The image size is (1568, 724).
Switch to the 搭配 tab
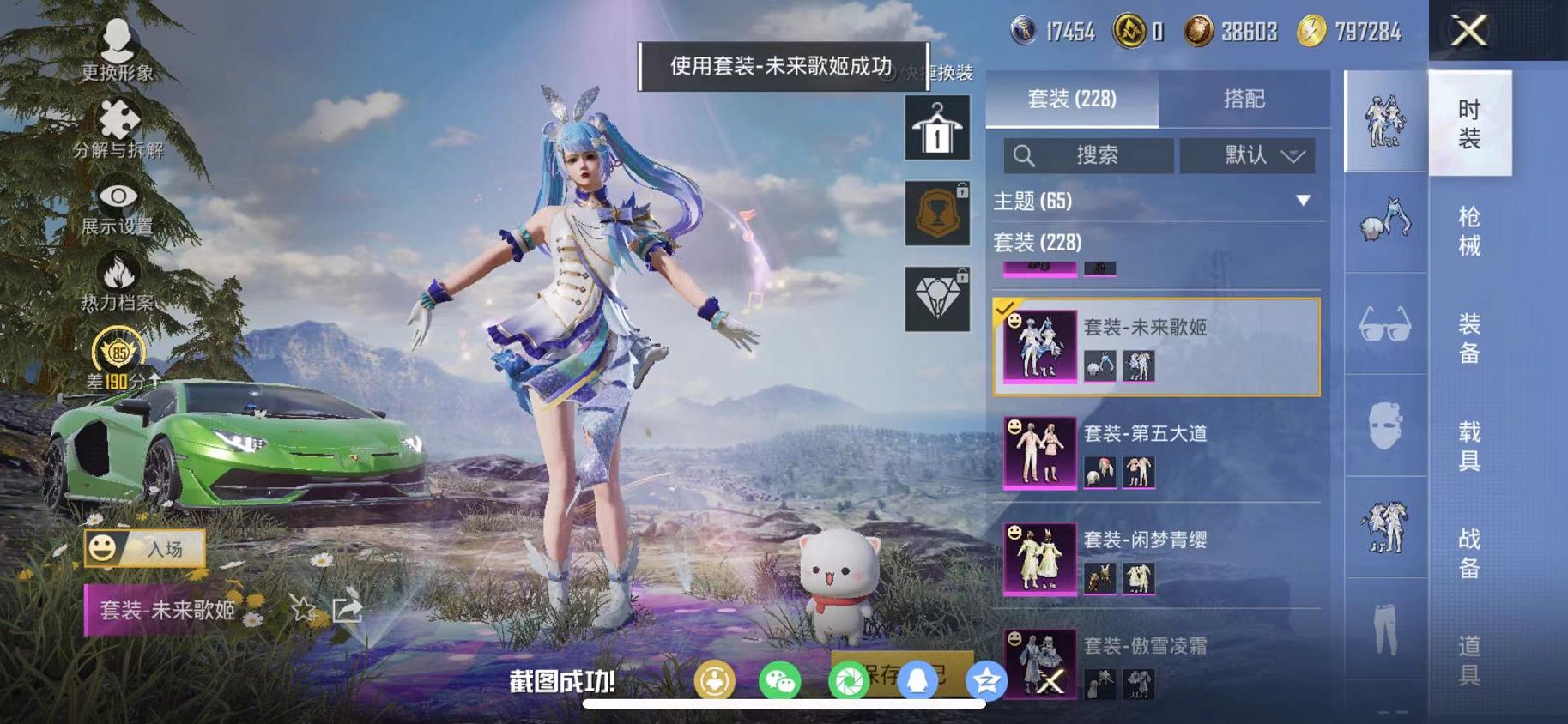click(x=1247, y=100)
